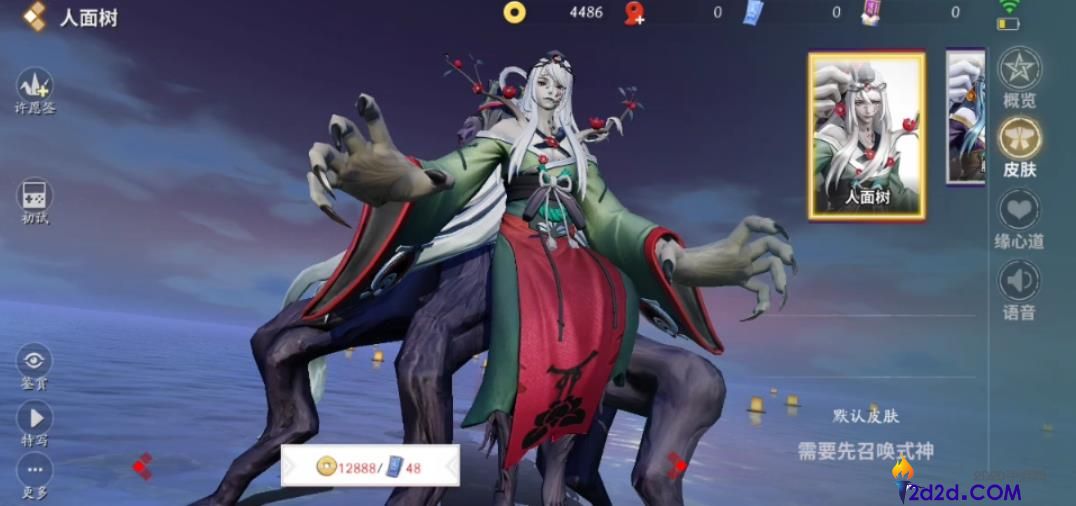Screen dimensions: 1076x506
Task: Tap the 12888 coin price button
Action: (x=370, y=466)
